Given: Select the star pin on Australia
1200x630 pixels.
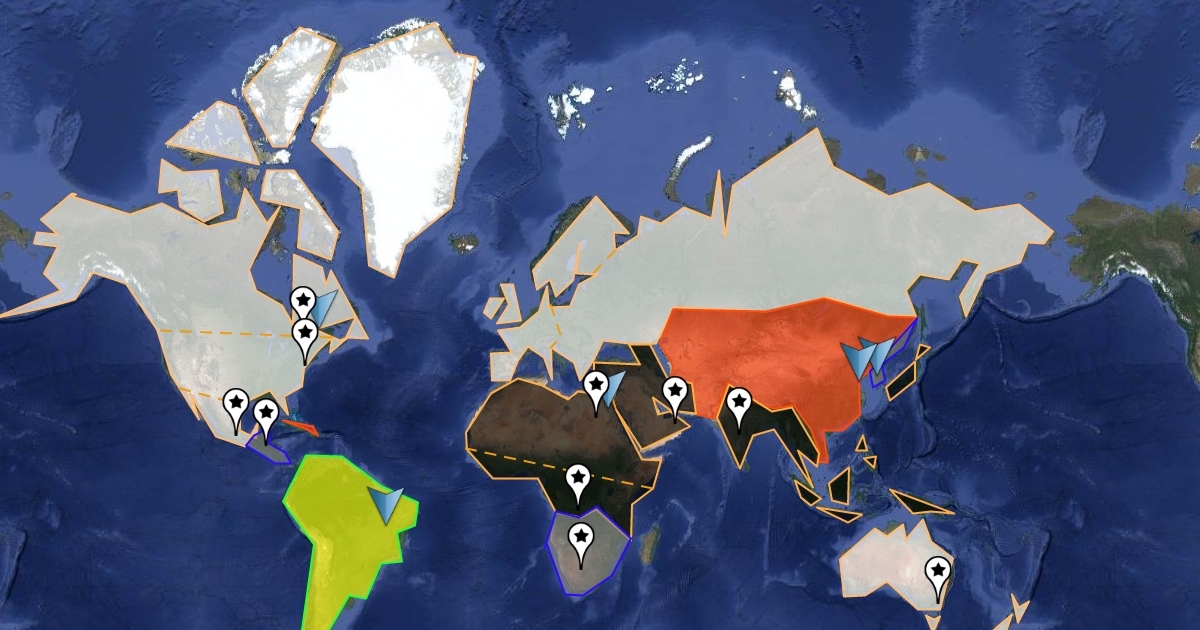Looking at the screenshot, I should (x=938, y=573).
